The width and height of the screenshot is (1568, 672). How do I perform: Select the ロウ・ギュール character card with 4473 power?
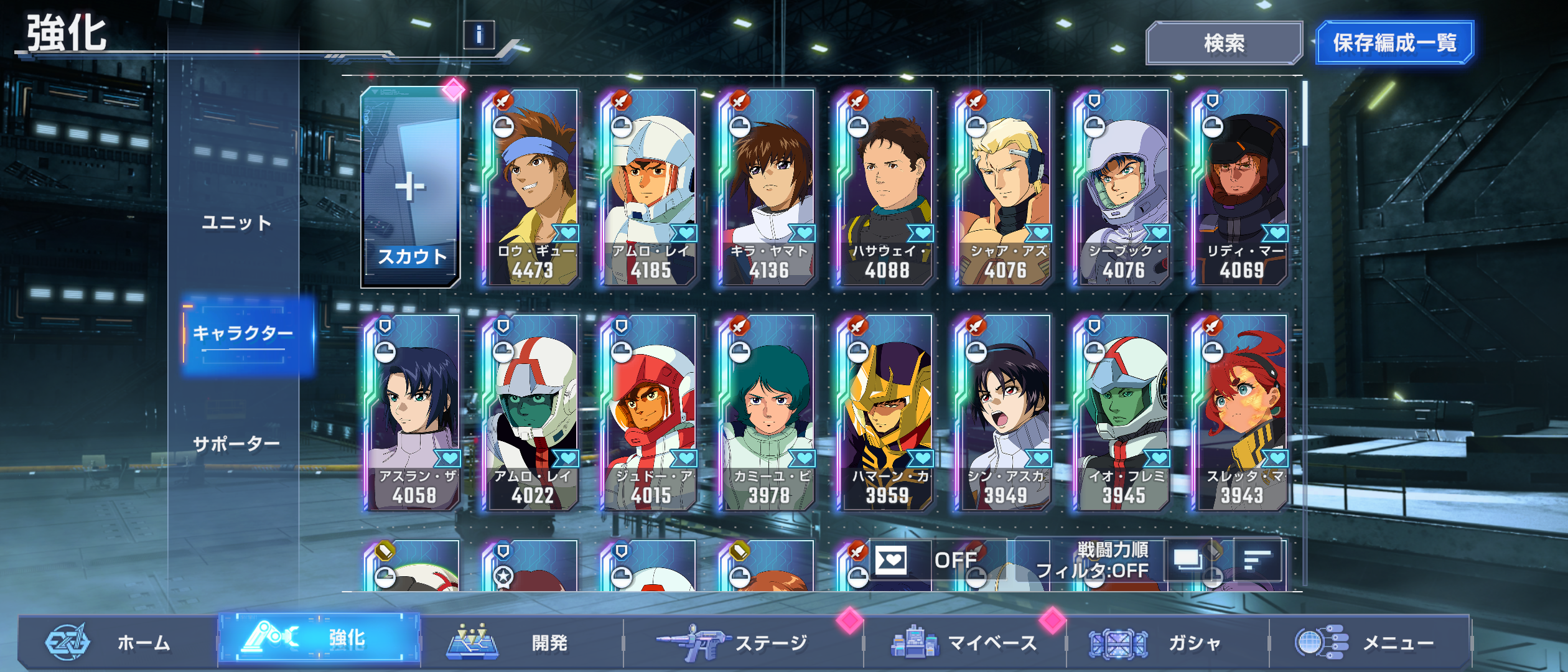pyautogui.click(x=532, y=187)
